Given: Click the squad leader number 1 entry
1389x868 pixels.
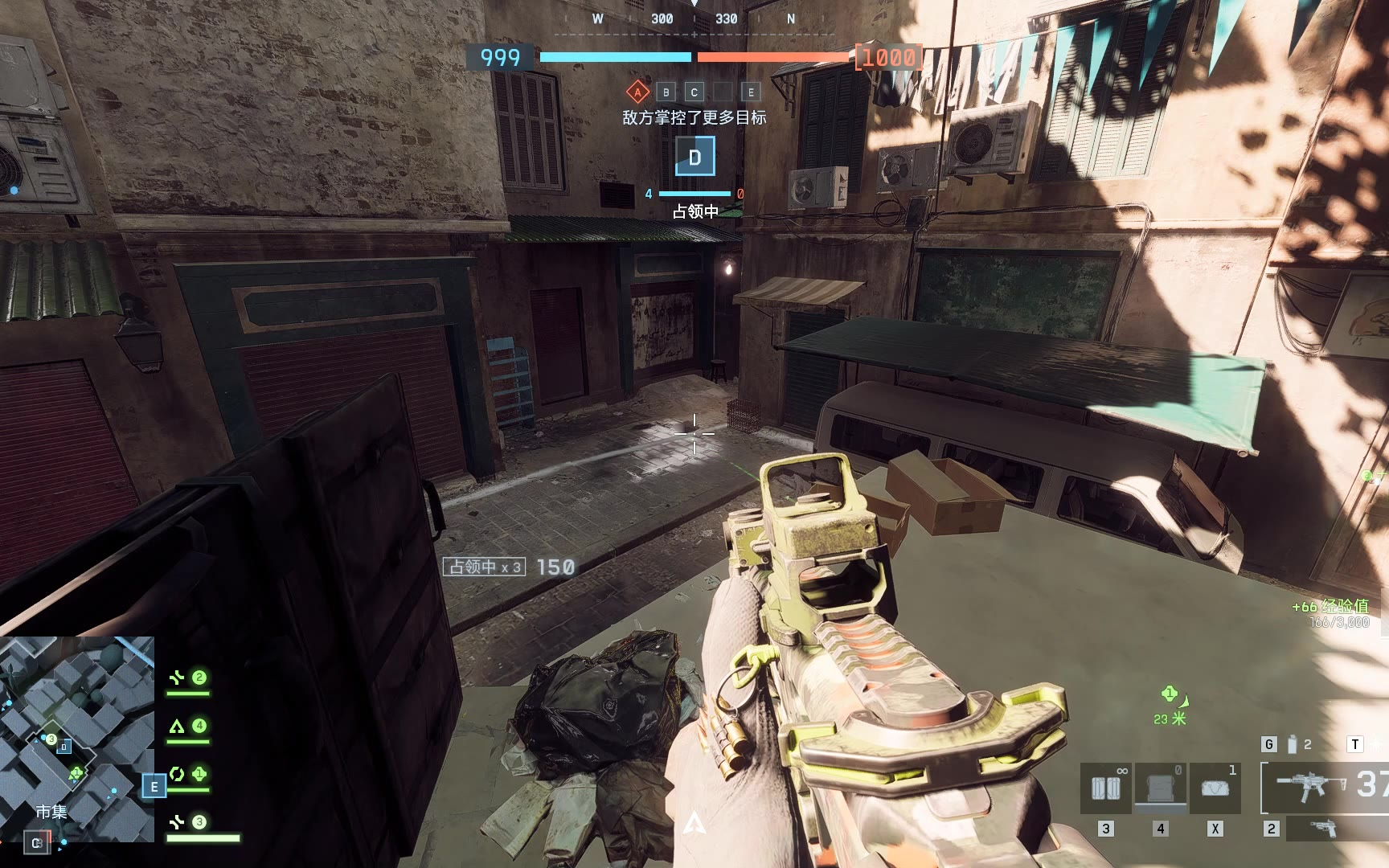Looking at the screenshot, I should coord(188,775).
